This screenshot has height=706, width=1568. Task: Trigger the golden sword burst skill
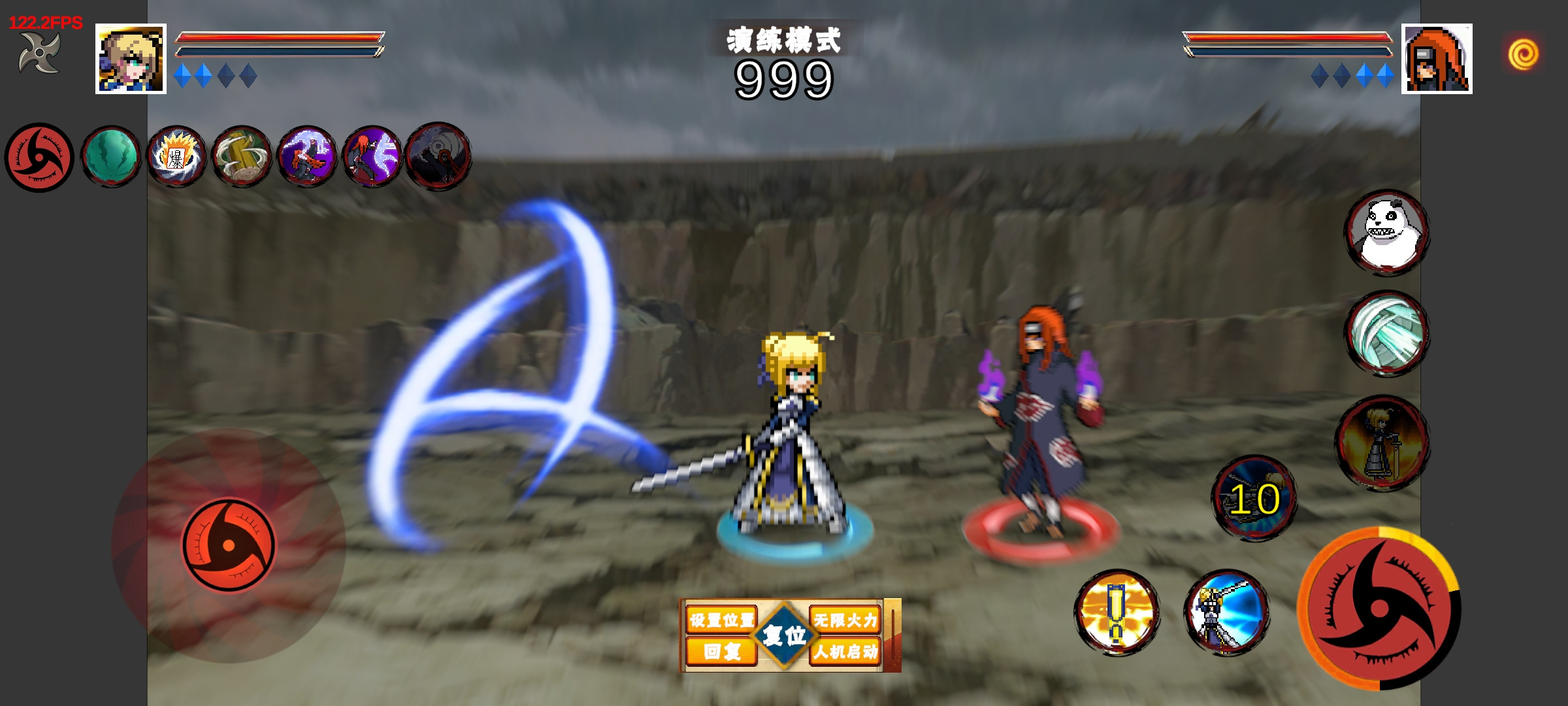tap(1117, 613)
